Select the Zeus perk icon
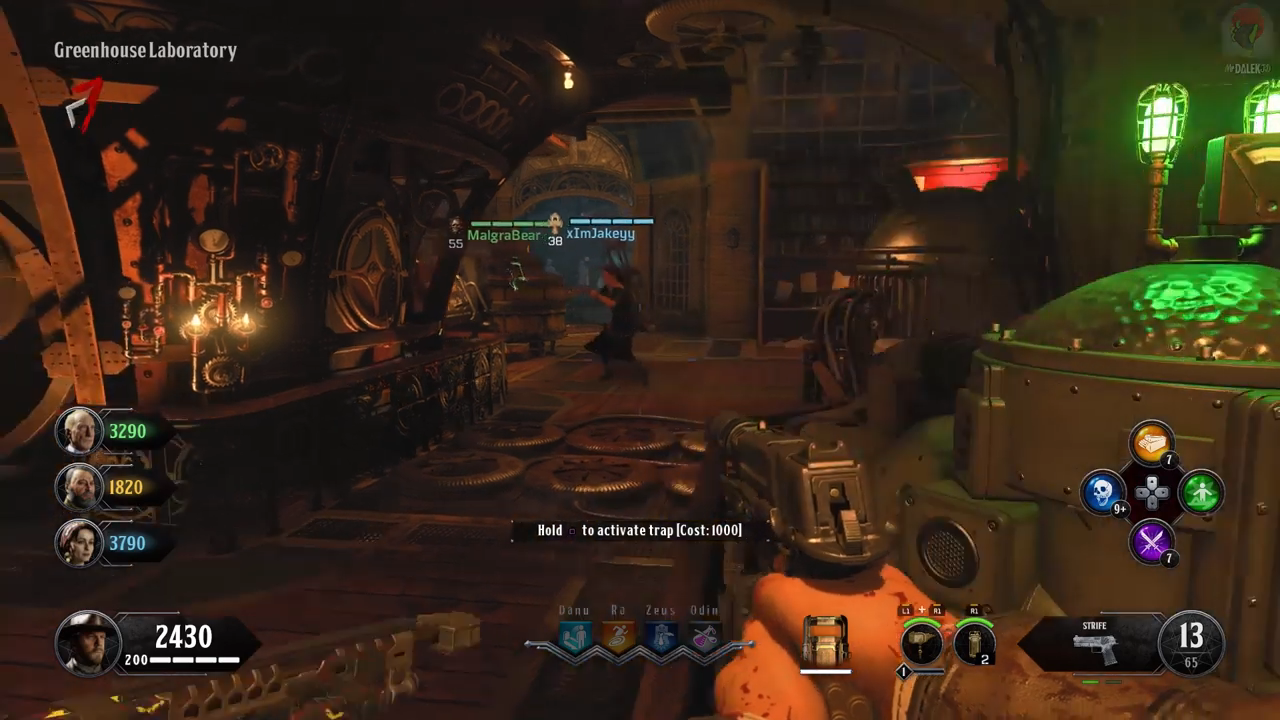Viewport: 1280px width, 720px height. (661, 638)
